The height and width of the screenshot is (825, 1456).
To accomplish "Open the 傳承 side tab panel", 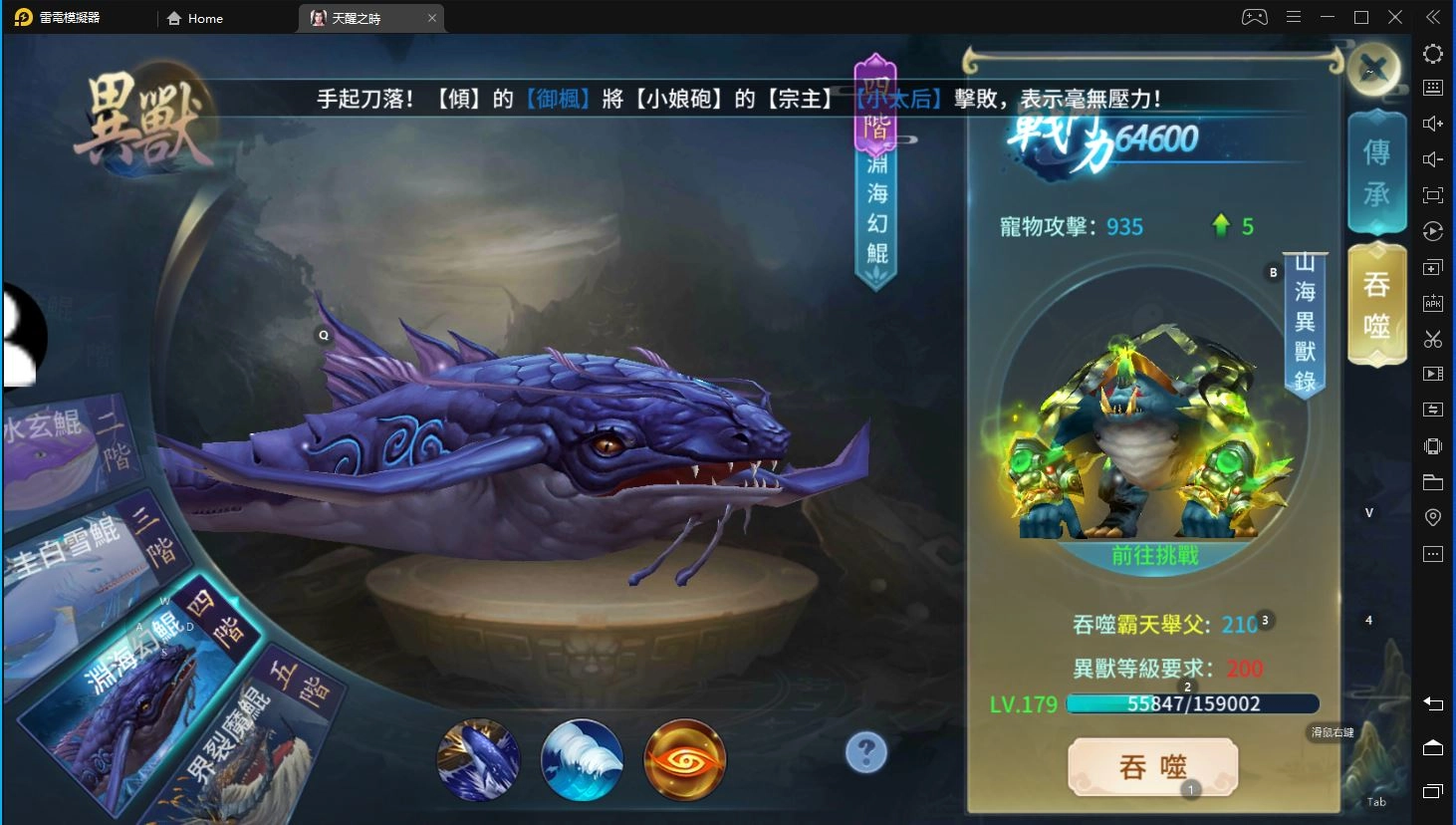I will [x=1376, y=171].
